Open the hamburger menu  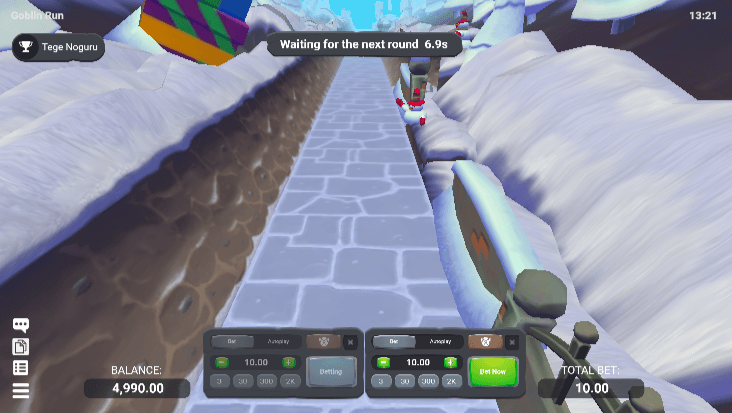pyautogui.click(x=20, y=390)
